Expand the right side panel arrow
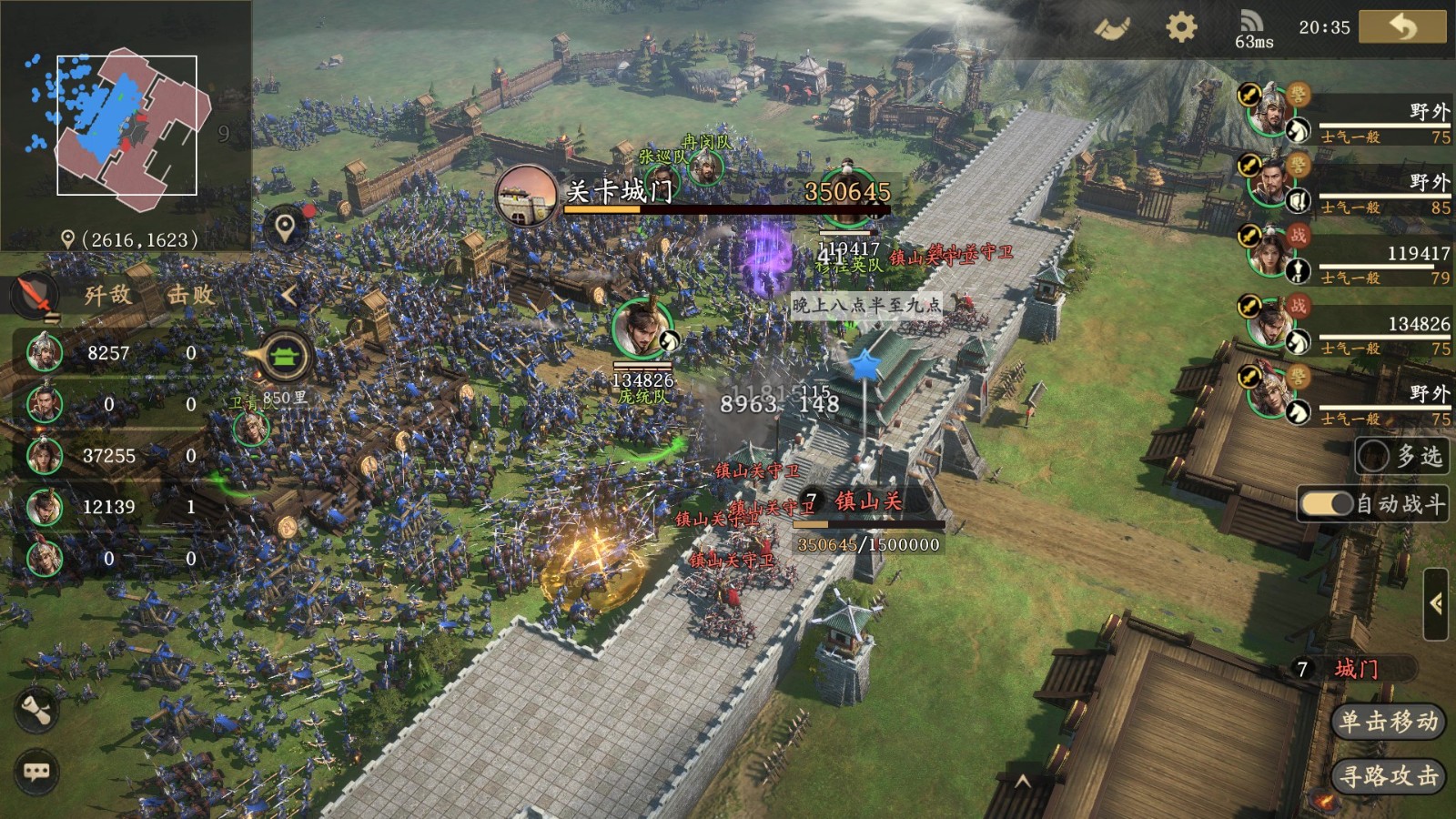This screenshot has width=1456, height=819. click(x=1436, y=603)
